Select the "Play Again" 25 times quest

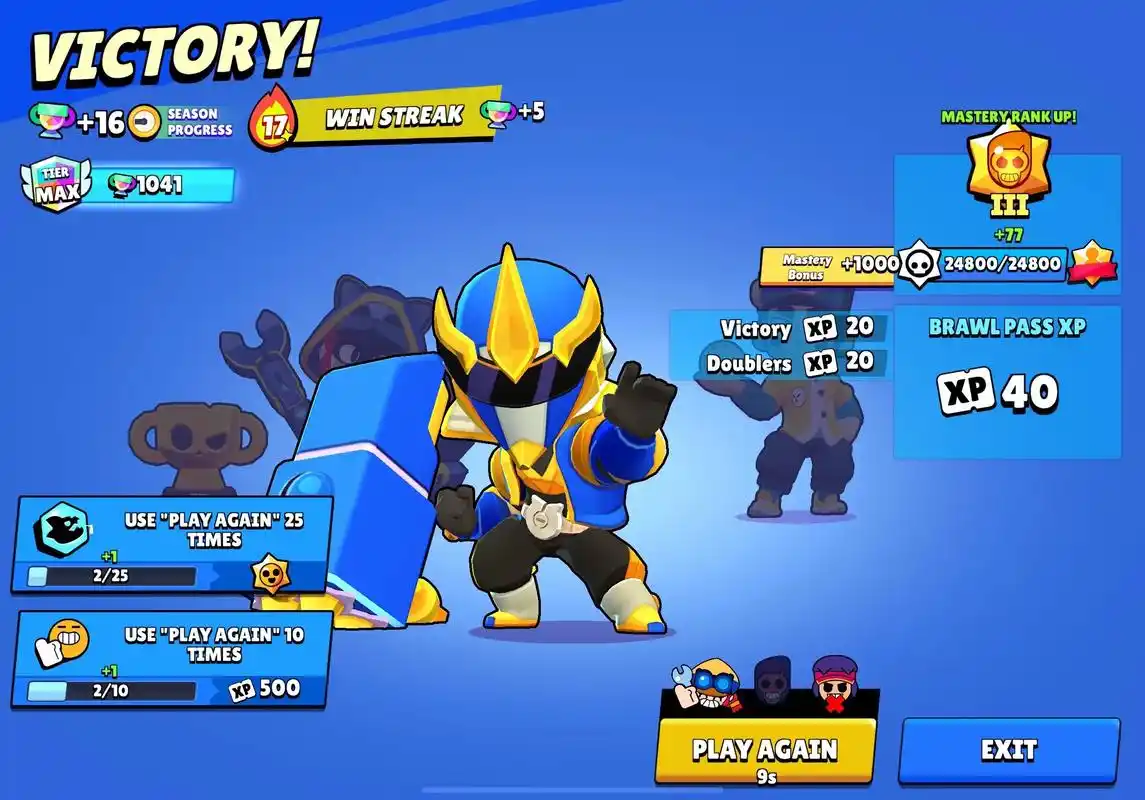(172, 544)
